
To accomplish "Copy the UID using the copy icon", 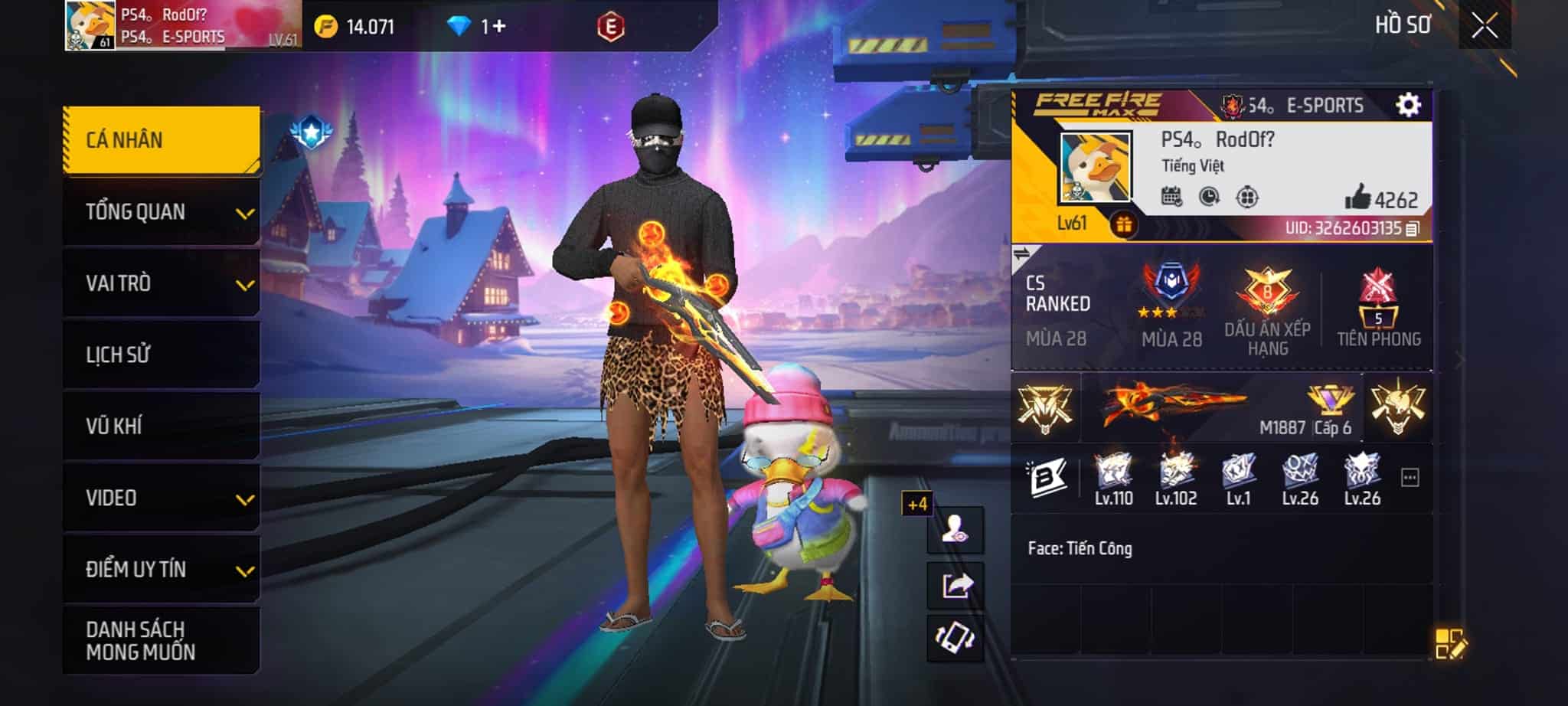I will (x=1413, y=228).
